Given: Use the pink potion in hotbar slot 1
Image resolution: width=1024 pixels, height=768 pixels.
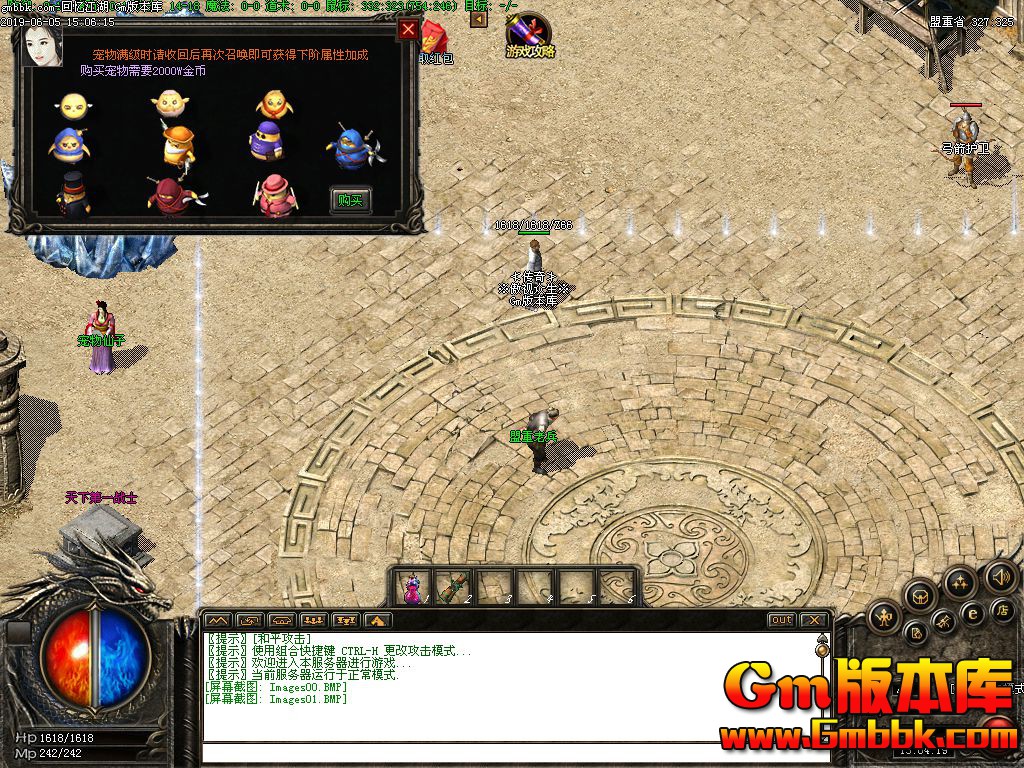Looking at the screenshot, I should tap(411, 587).
